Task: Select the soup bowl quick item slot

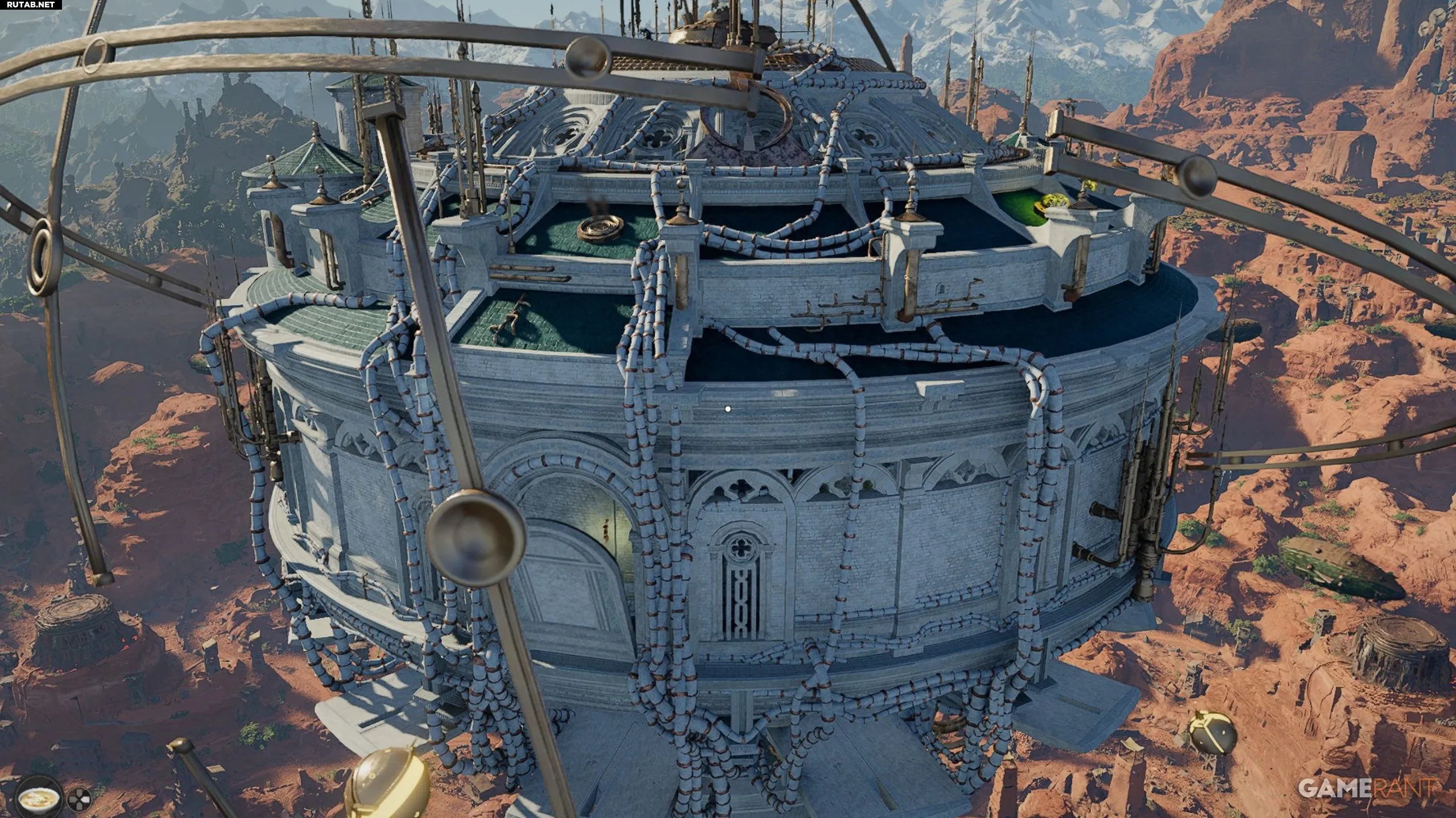Action: [x=39, y=799]
